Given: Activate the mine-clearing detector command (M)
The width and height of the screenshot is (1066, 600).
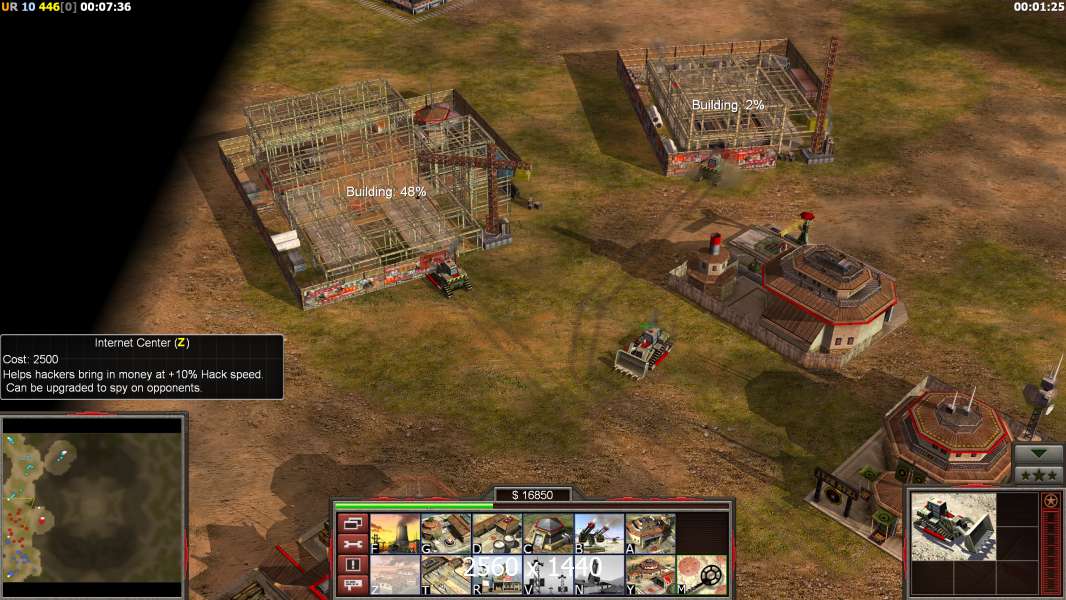Looking at the screenshot, I should point(702,575).
